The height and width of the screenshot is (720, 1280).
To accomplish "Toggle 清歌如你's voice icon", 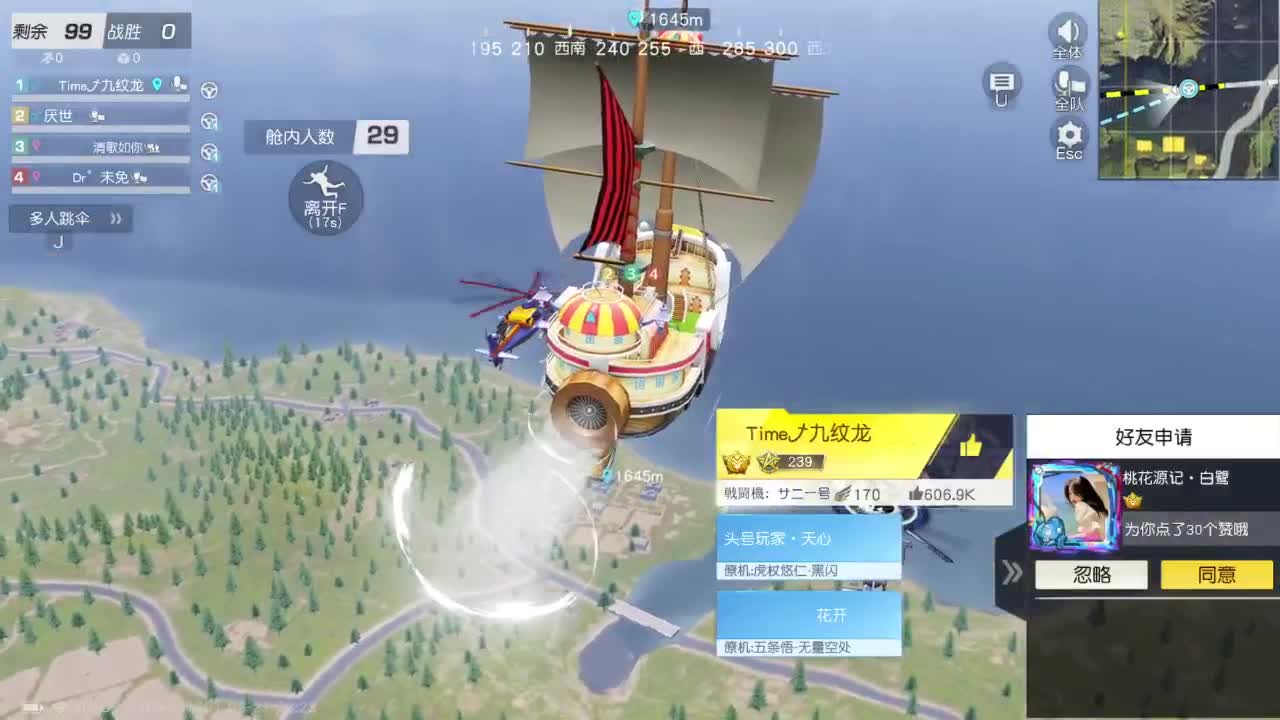I will pyautogui.click(x=154, y=148).
